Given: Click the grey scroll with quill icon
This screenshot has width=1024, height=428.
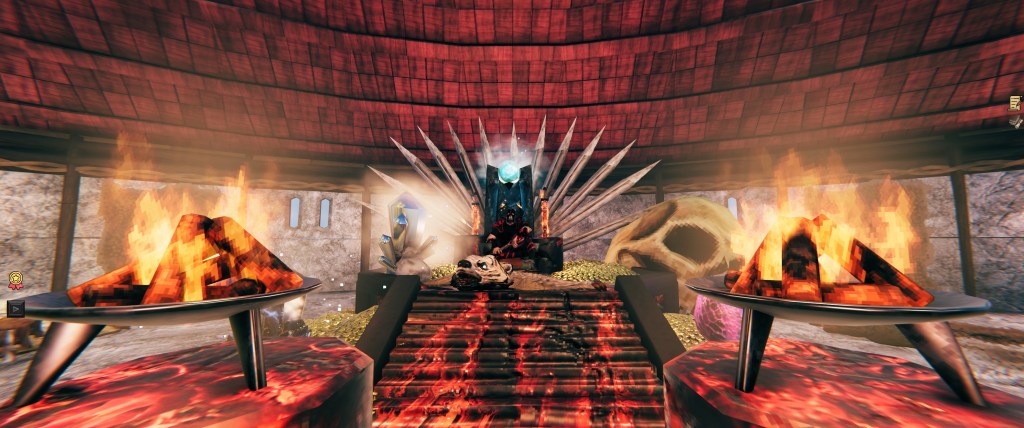Looking at the screenshot, I should click(x=1015, y=122).
